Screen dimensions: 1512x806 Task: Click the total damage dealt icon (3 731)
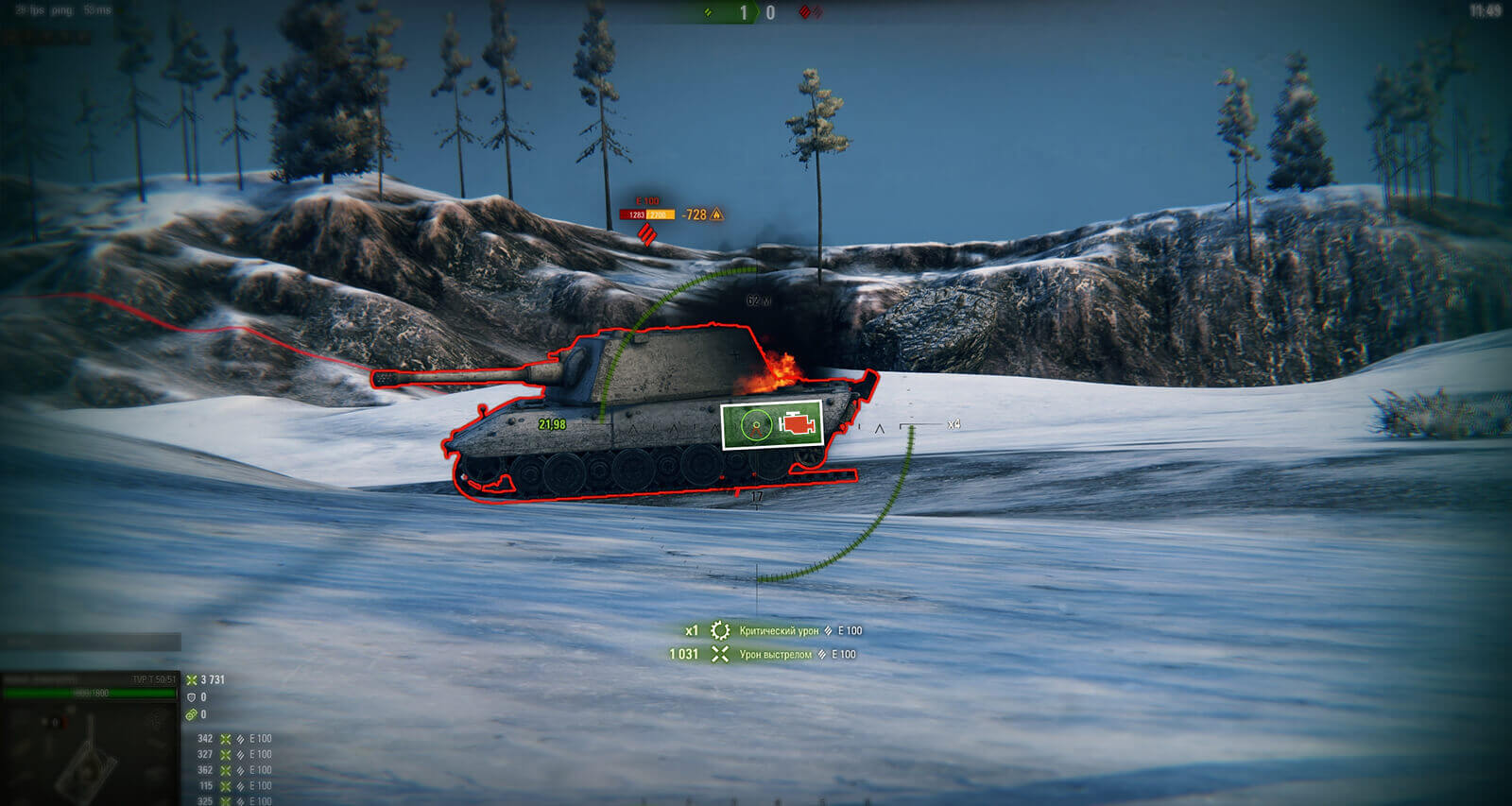pos(192,679)
